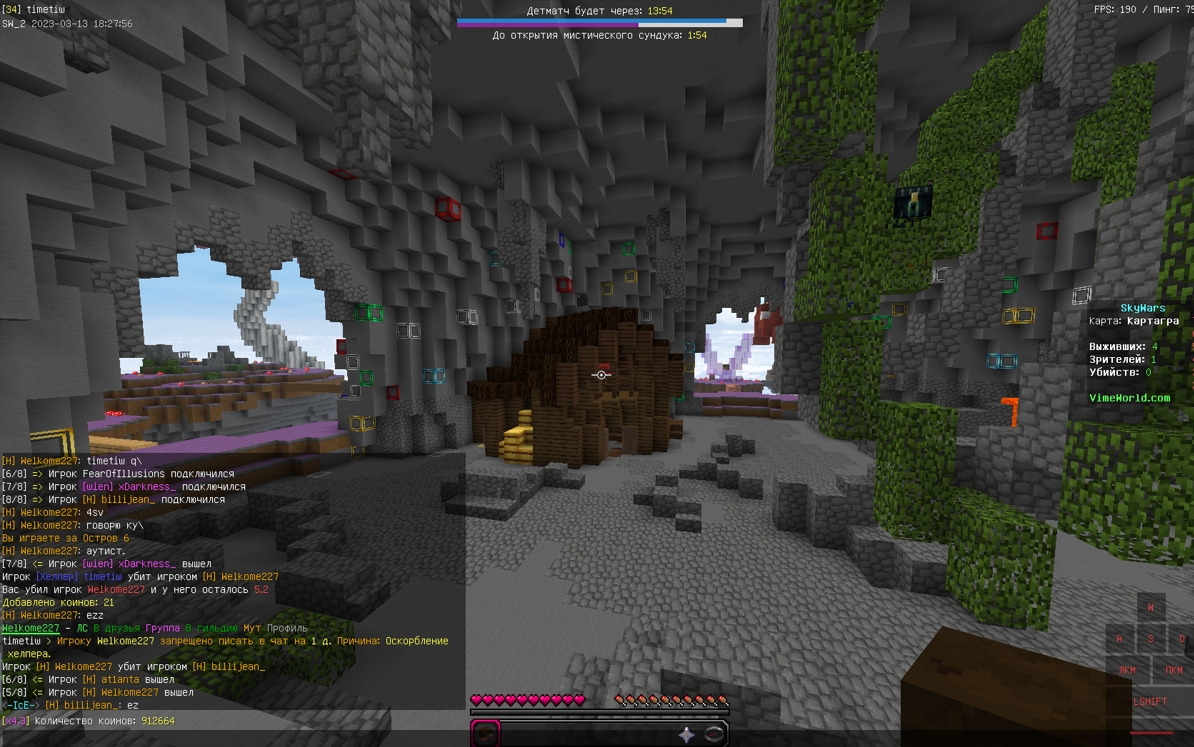Click the underlined Welkome227 name in chat
The height and width of the screenshot is (747, 1194).
(30, 628)
